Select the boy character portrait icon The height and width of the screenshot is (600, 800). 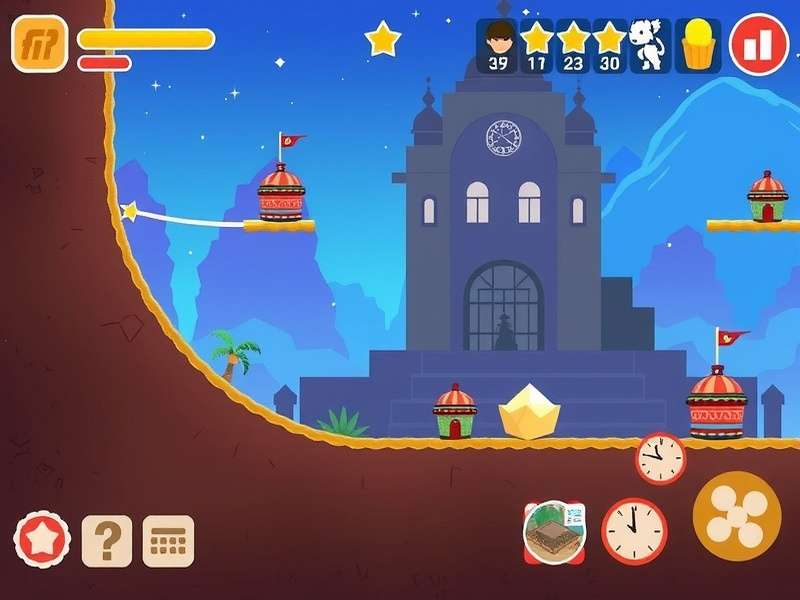(x=497, y=46)
